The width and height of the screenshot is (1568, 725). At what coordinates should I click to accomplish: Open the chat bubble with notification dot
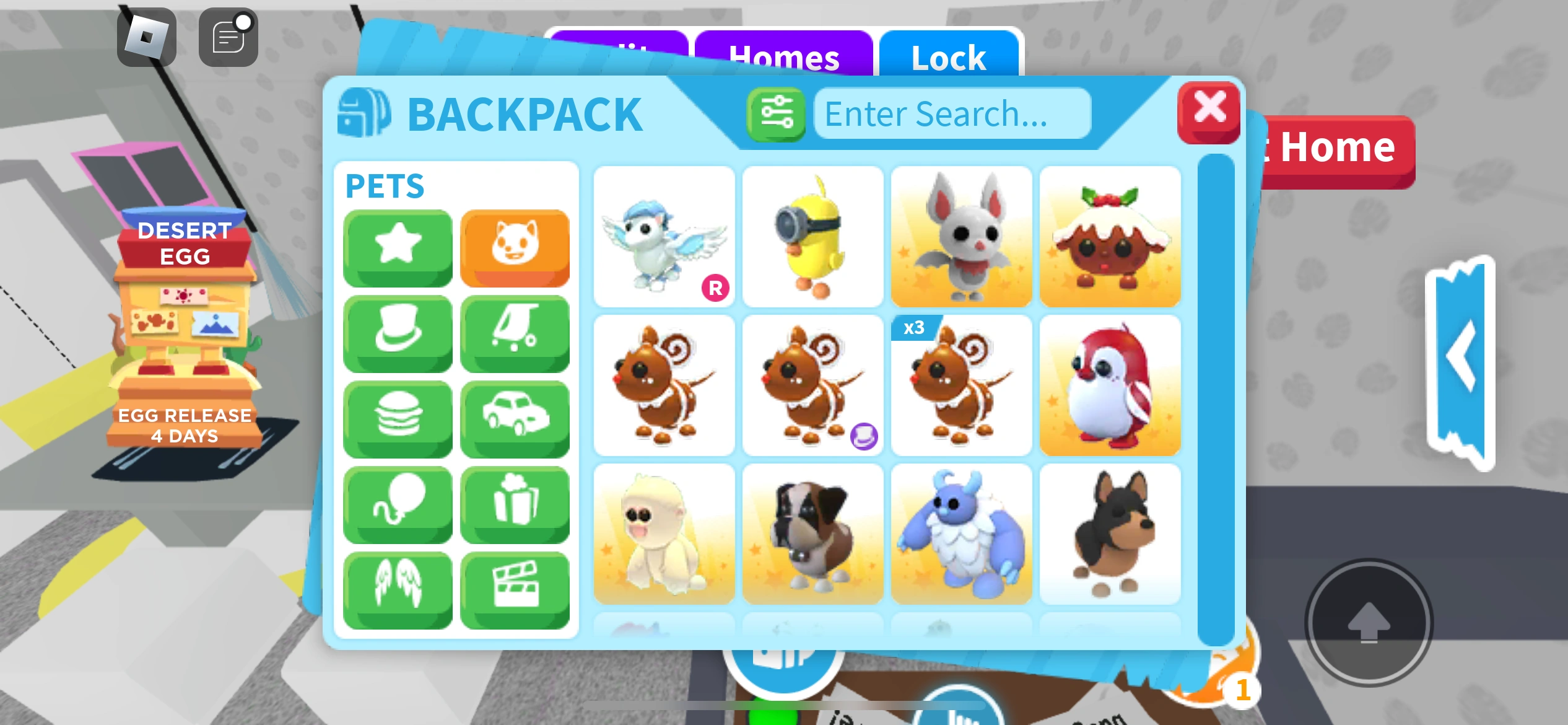coord(227,36)
